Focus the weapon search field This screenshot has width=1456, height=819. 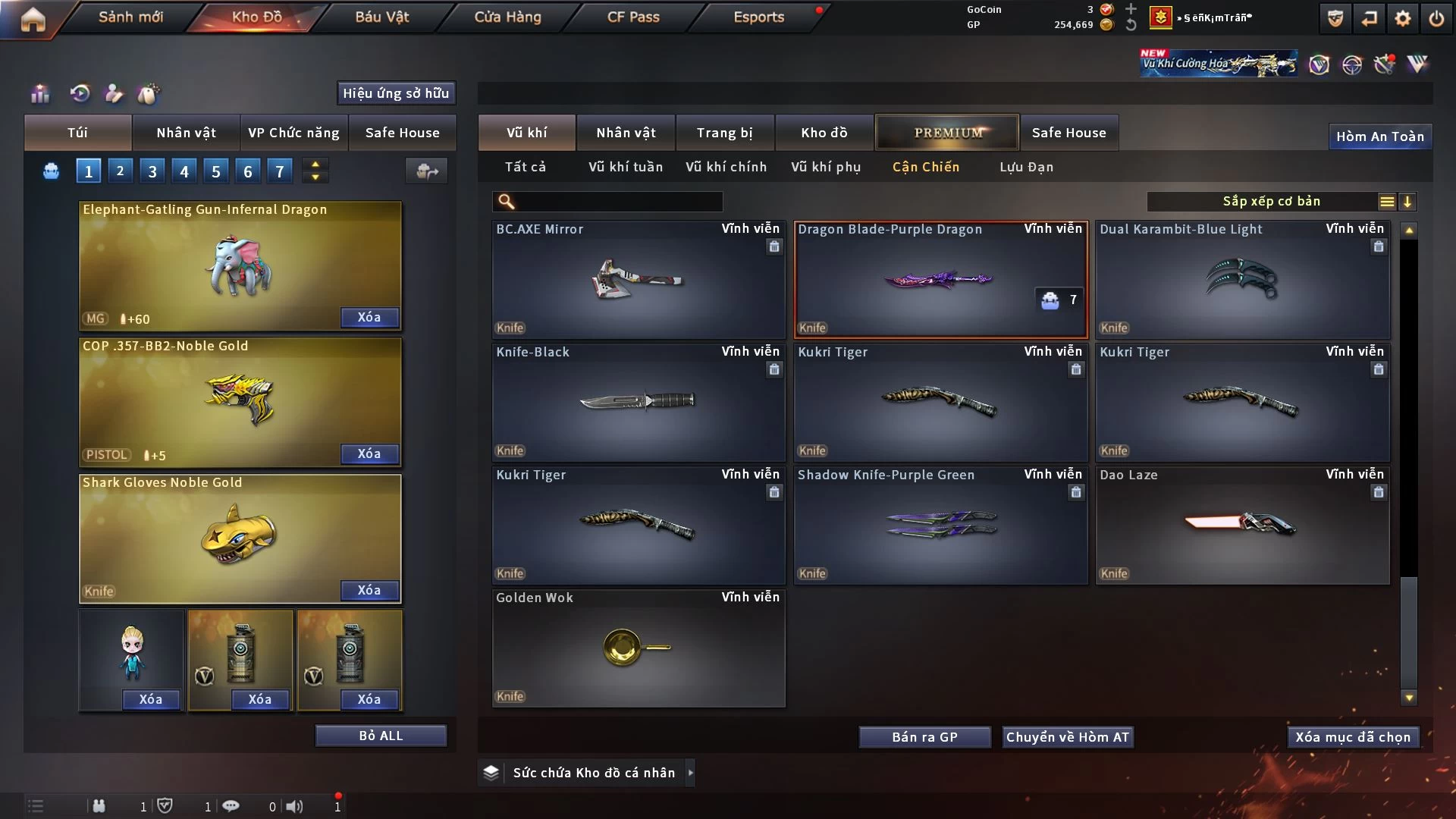[x=618, y=202]
